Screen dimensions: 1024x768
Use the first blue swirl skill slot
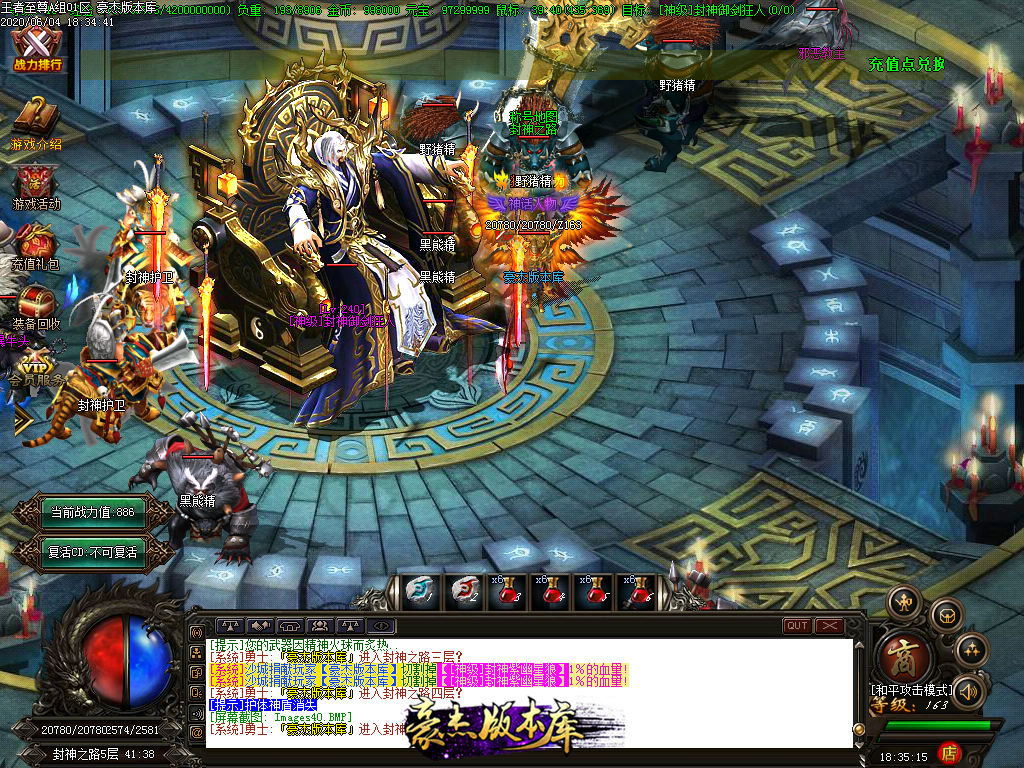click(421, 593)
